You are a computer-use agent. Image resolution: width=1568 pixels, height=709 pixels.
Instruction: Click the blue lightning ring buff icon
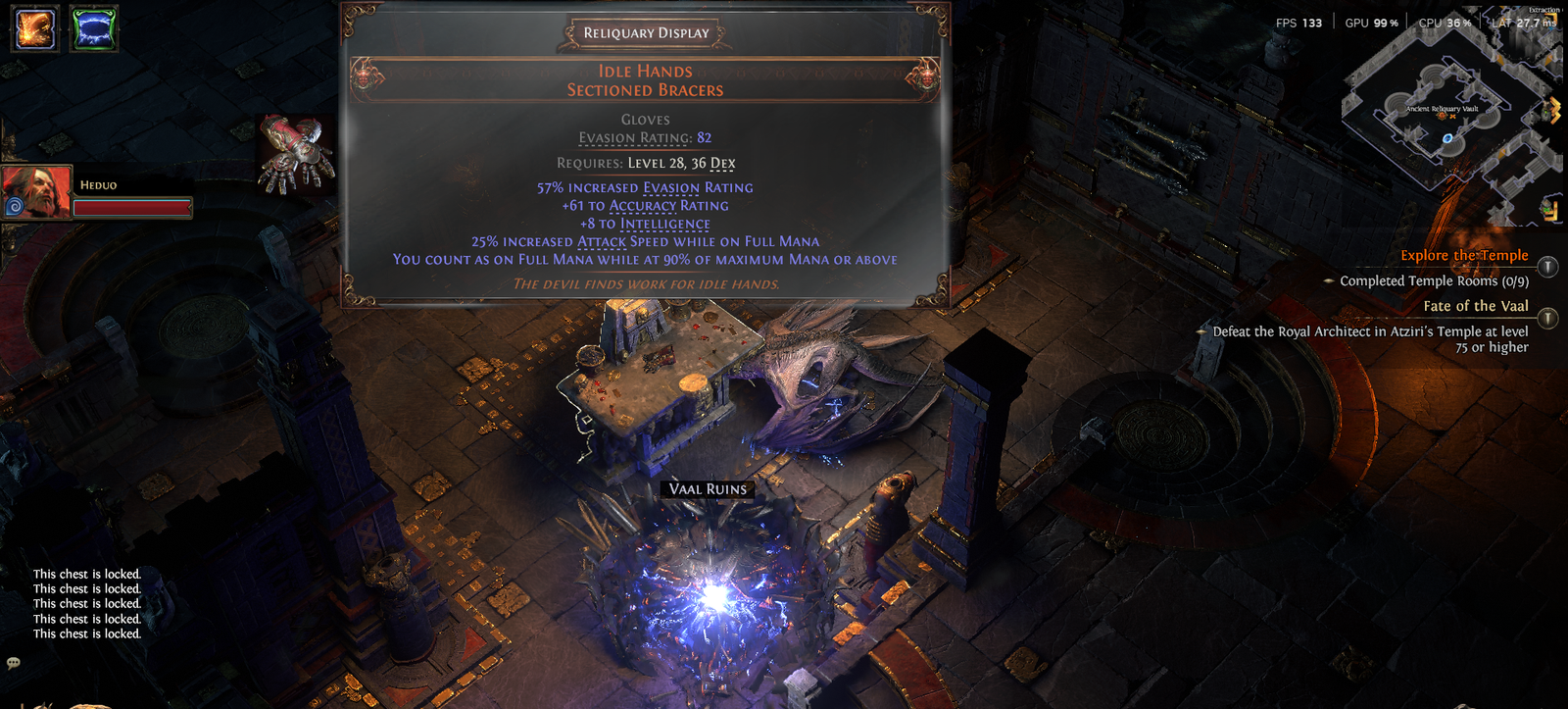94,27
